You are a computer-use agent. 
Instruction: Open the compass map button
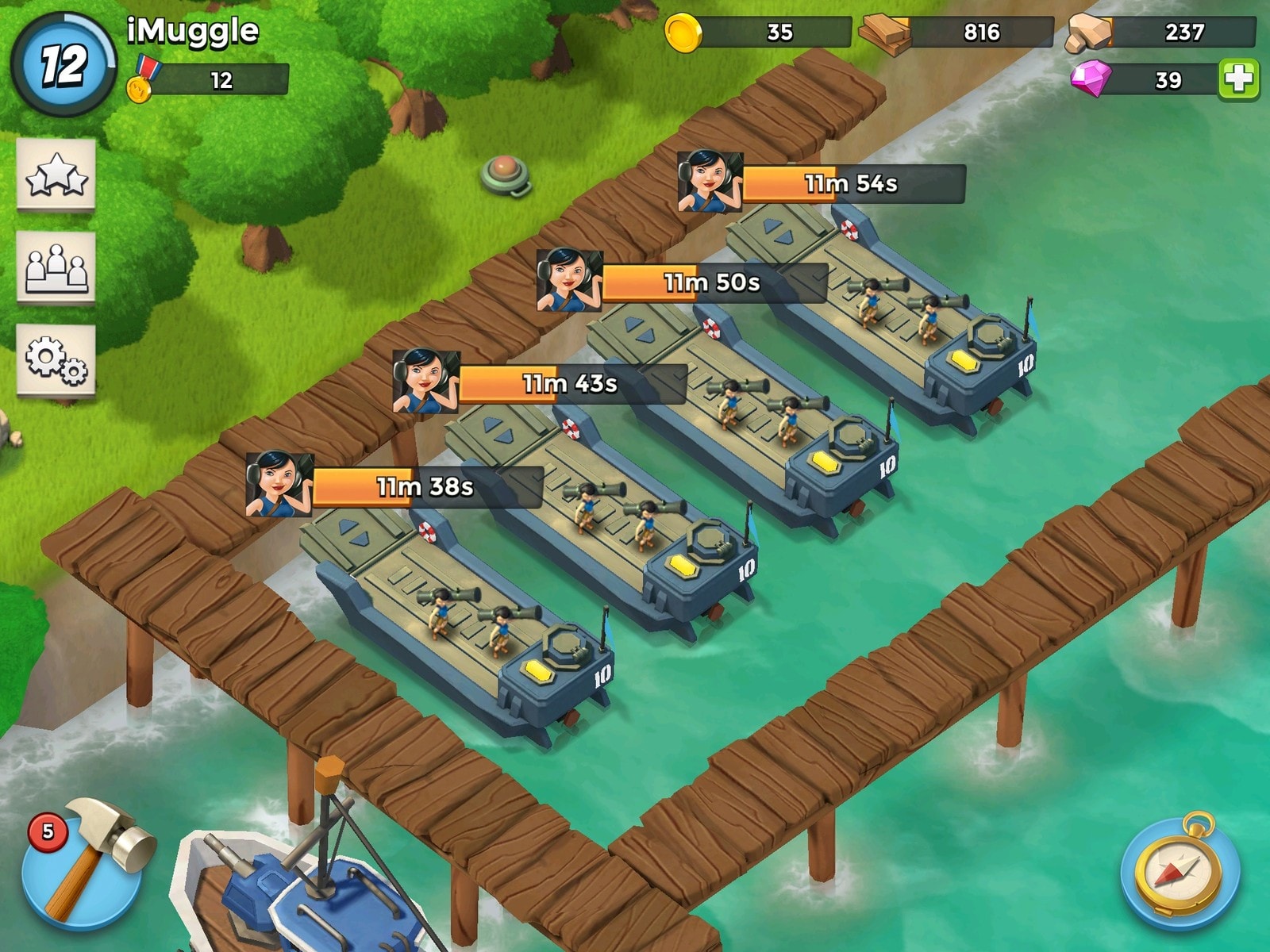click(1180, 870)
